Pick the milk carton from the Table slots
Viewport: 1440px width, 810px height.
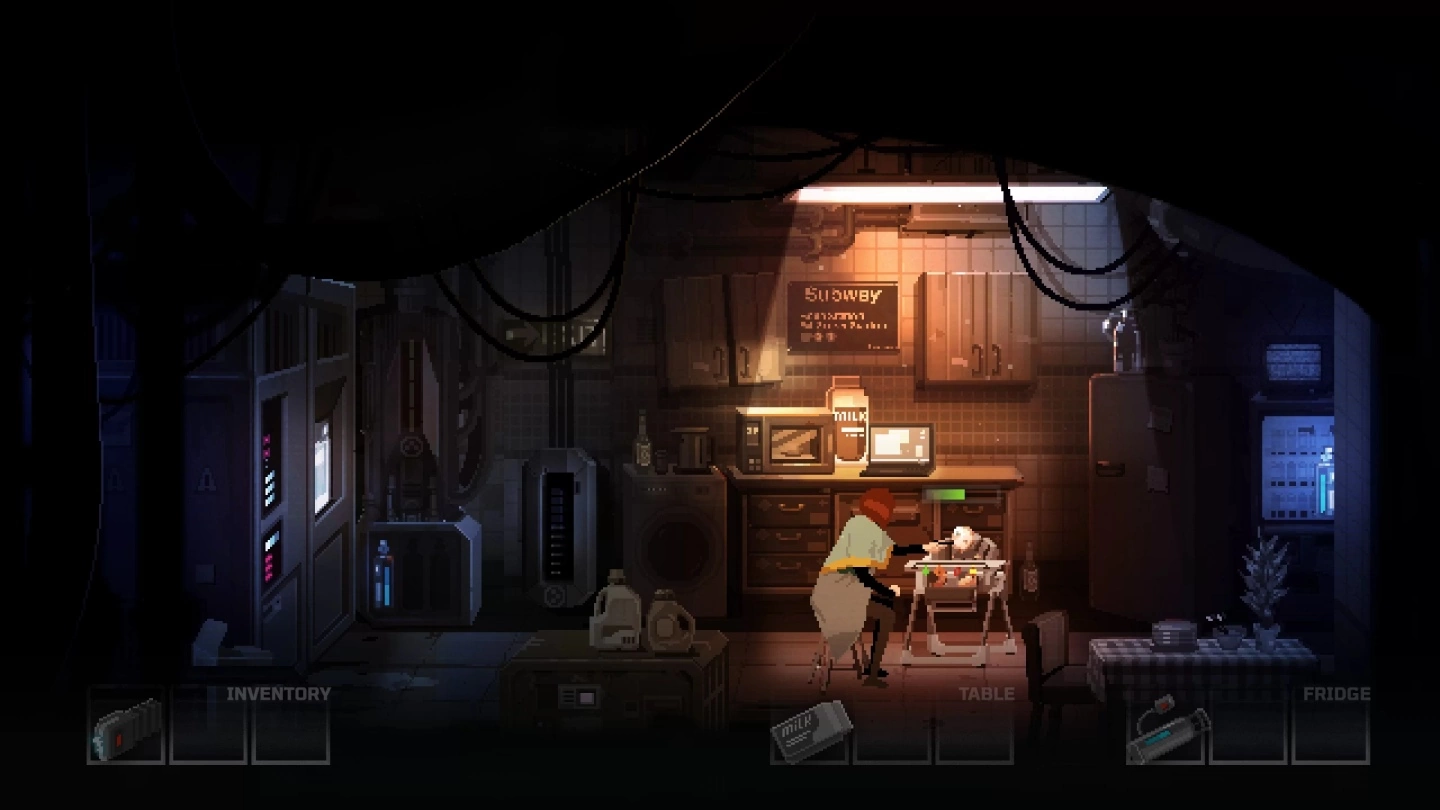click(811, 729)
